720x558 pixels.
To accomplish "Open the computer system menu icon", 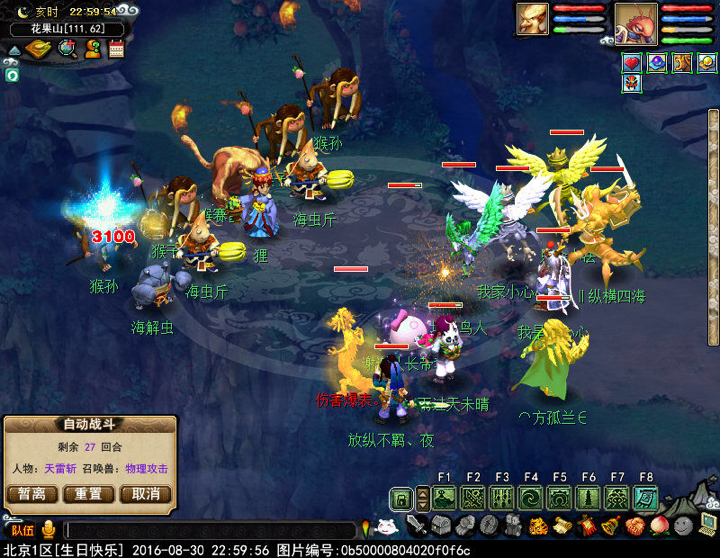I will click(x=708, y=524).
